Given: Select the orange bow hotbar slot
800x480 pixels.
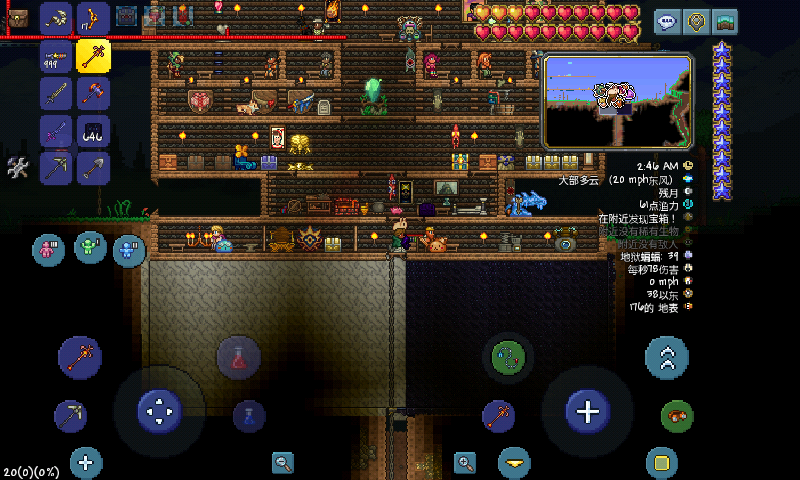Looking at the screenshot, I should (x=93, y=18).
